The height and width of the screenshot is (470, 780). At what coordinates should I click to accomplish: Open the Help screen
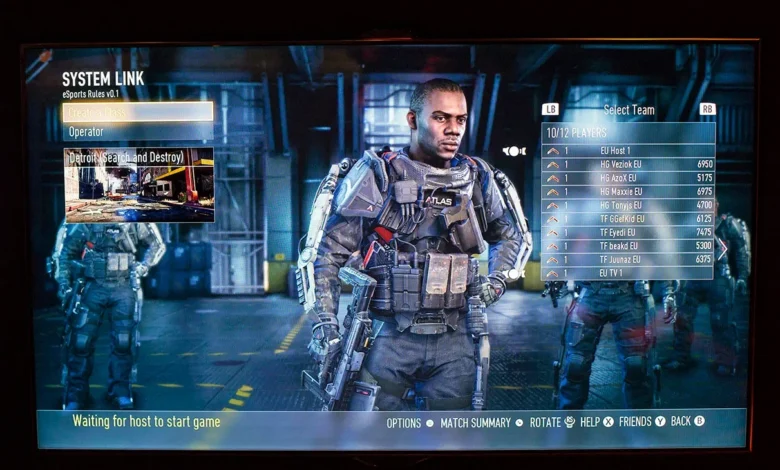pyautogui.click(x=596, y=422)
